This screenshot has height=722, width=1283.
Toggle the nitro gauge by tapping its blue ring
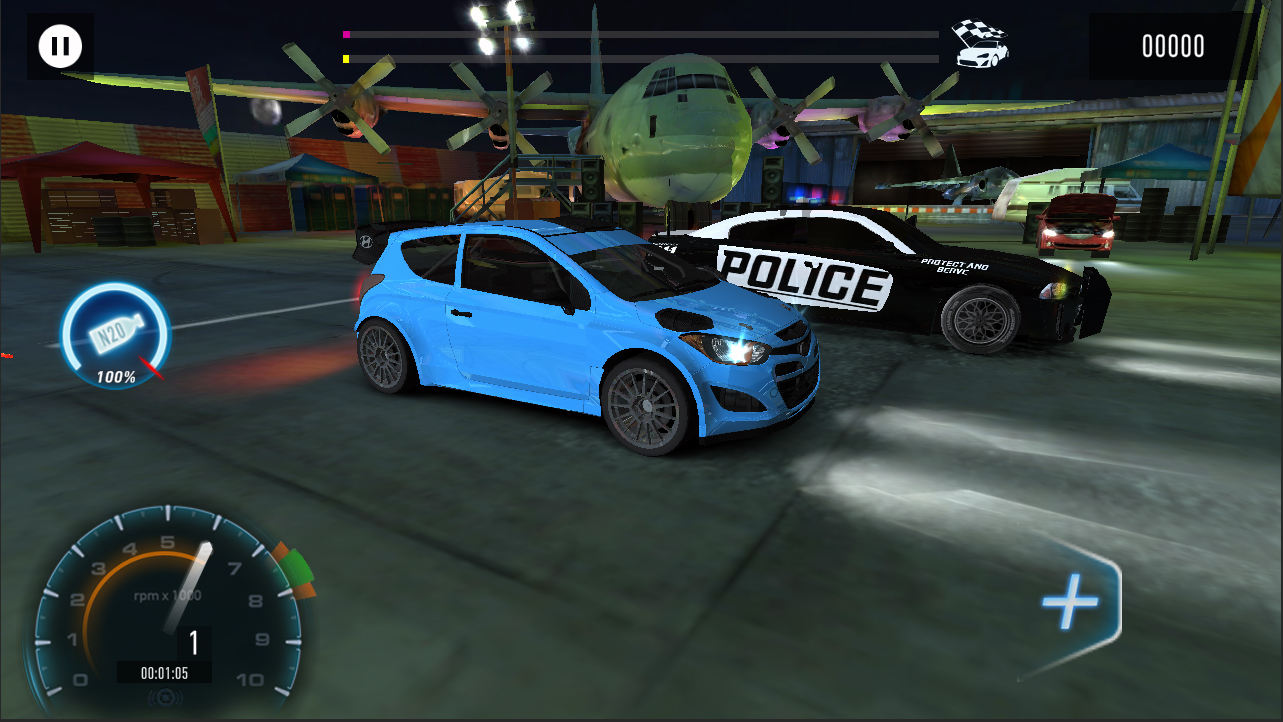pos(67,335)
